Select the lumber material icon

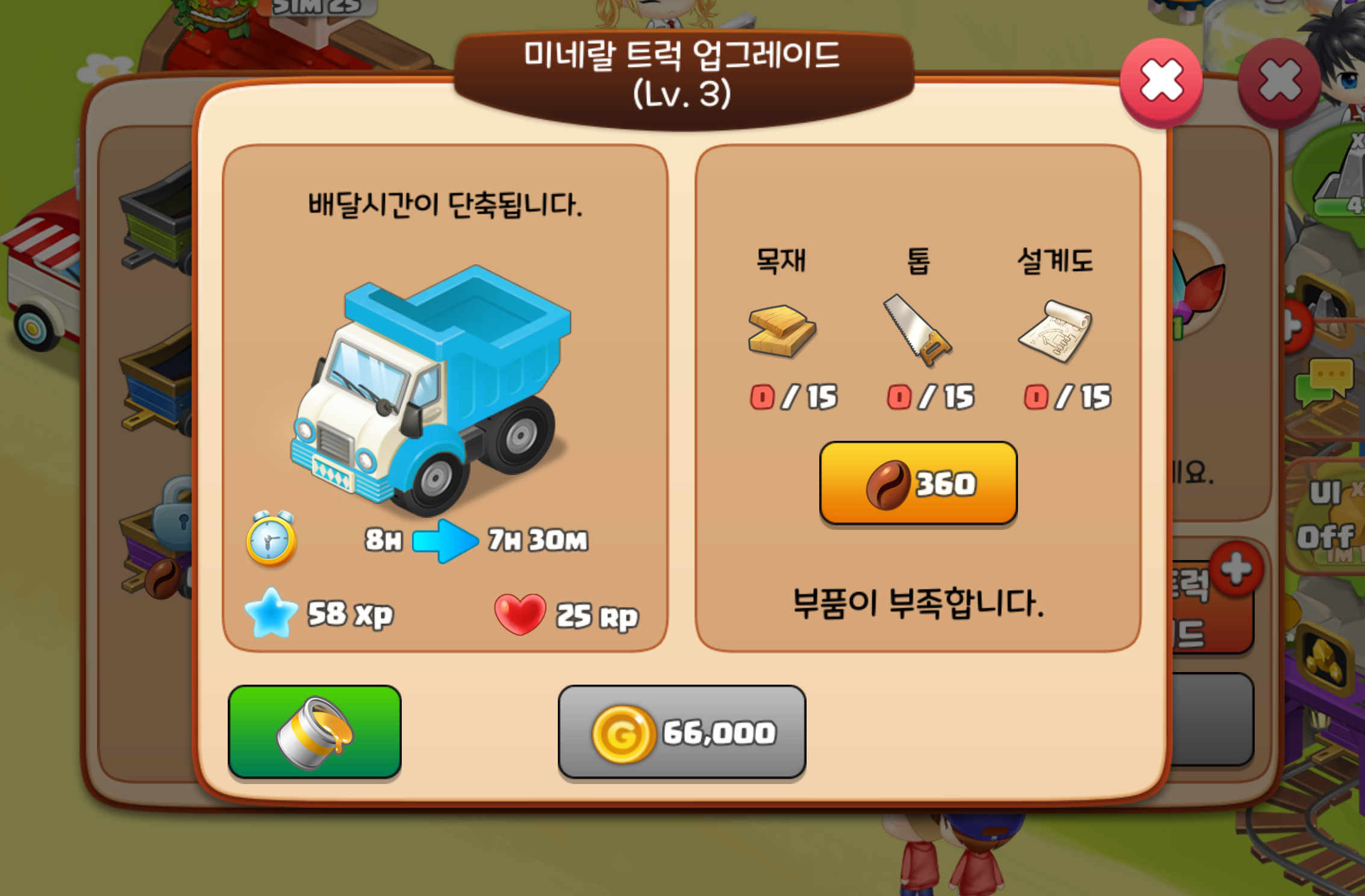click(x=781, y=331)
